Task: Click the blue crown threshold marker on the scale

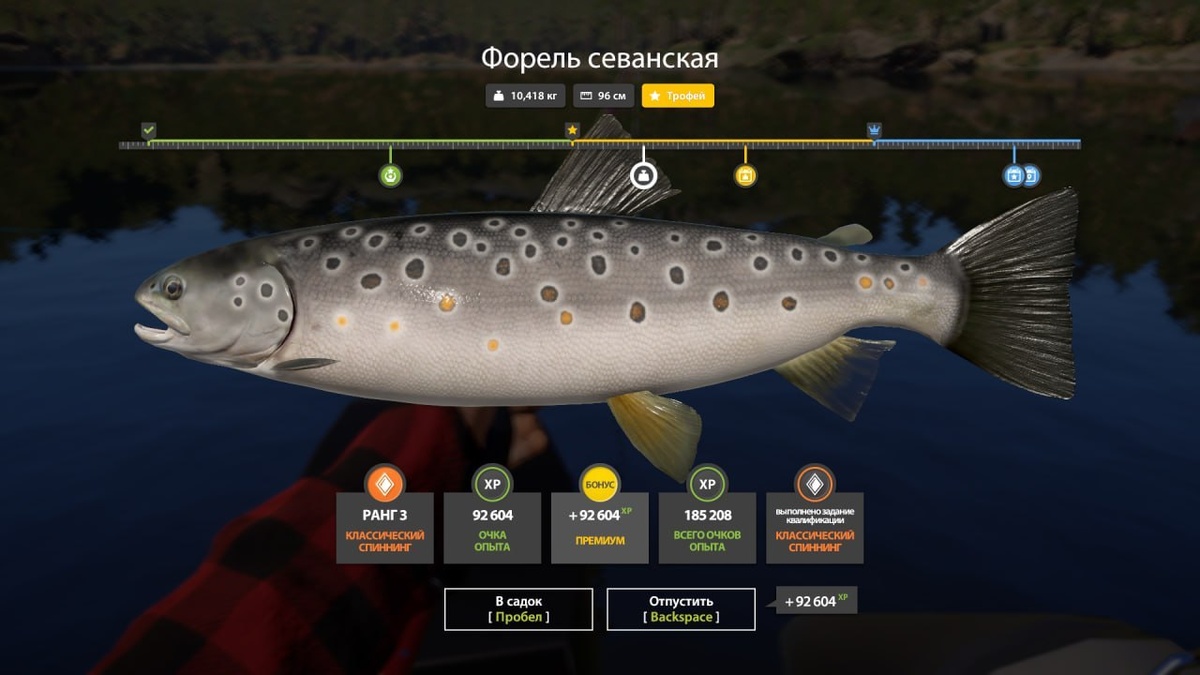Action: [x=875, y=130]
